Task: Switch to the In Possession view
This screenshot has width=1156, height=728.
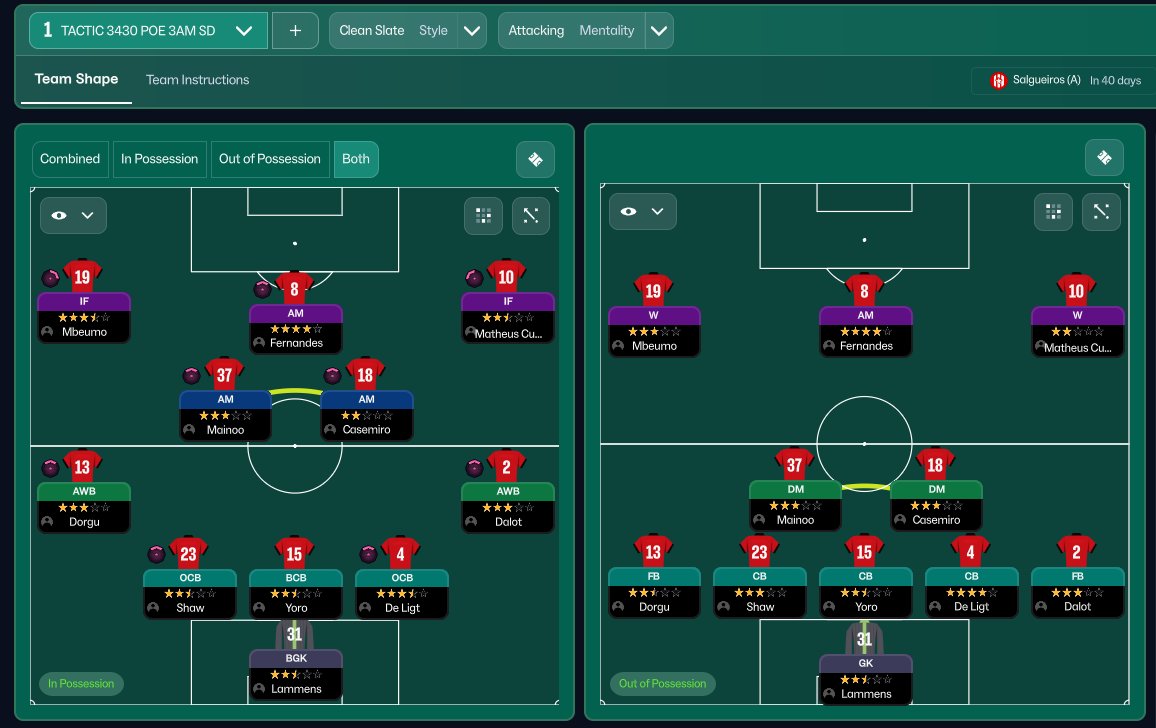Action: [160, 159]
